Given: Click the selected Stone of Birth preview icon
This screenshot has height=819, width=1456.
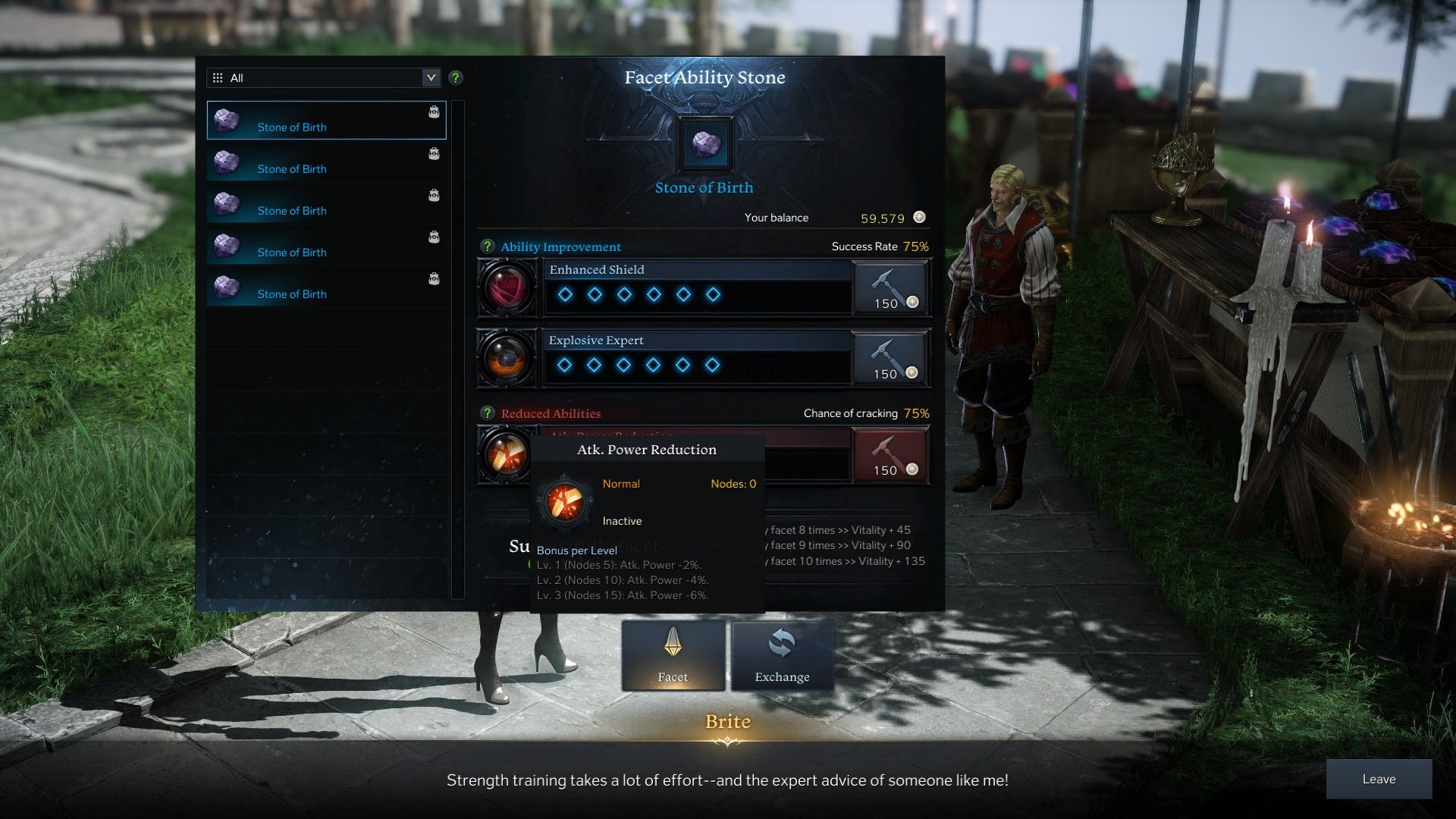Looking at the screenshot, I should [x=706, y=144].
